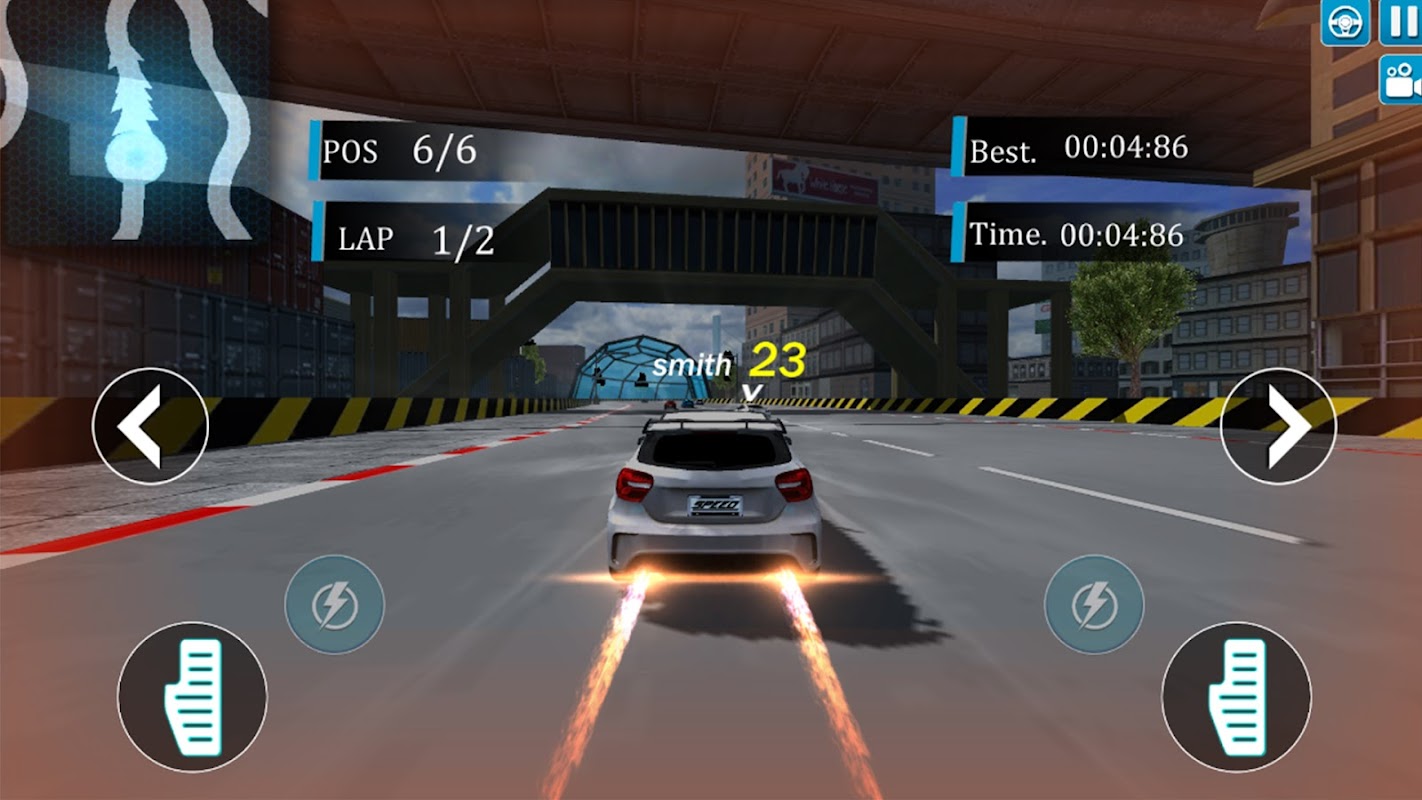
Task: Activate the lightning boost beside the right-arrow control
Action: coord(1094,605)
